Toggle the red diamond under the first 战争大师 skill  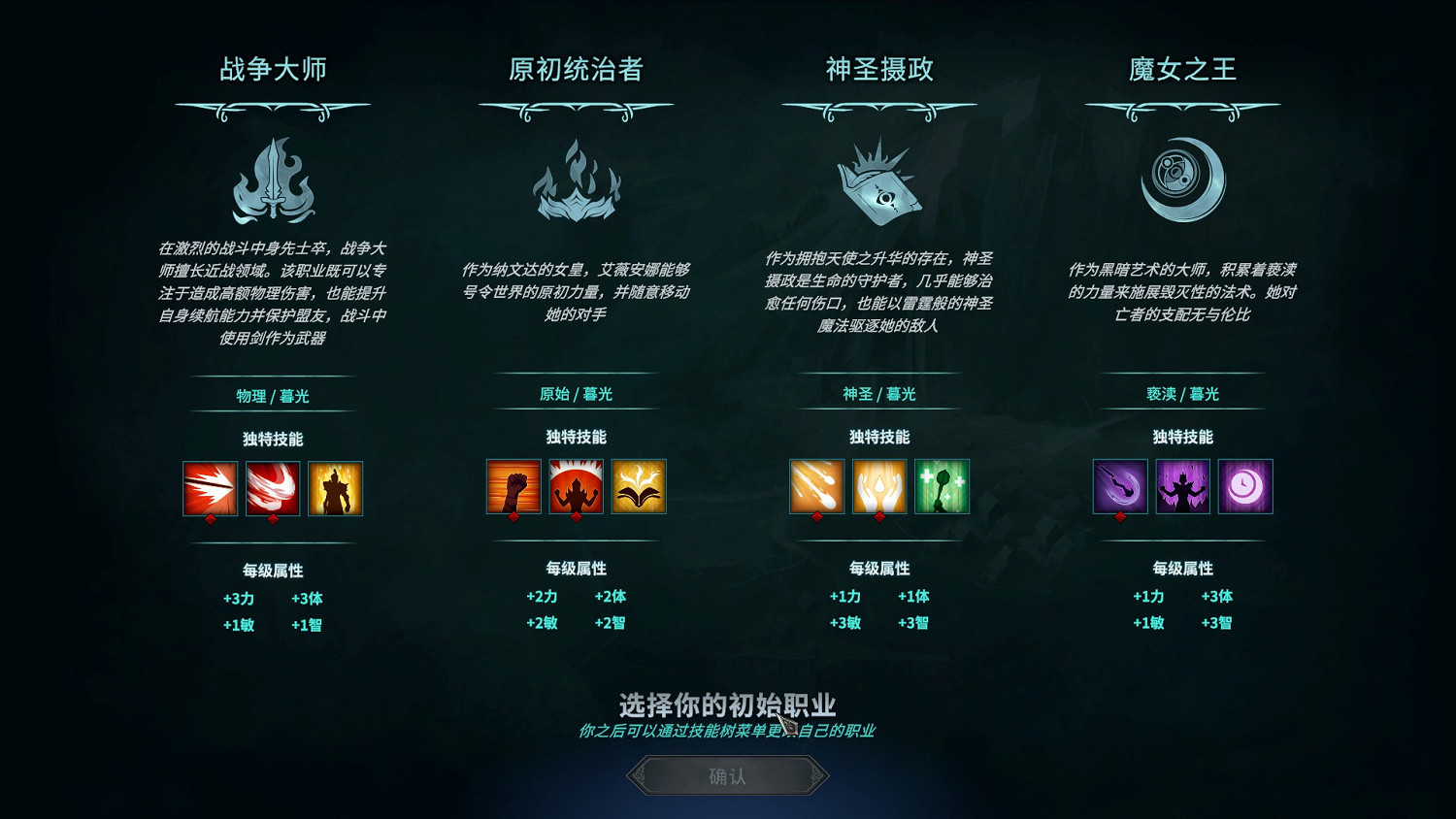coord(212,520)
